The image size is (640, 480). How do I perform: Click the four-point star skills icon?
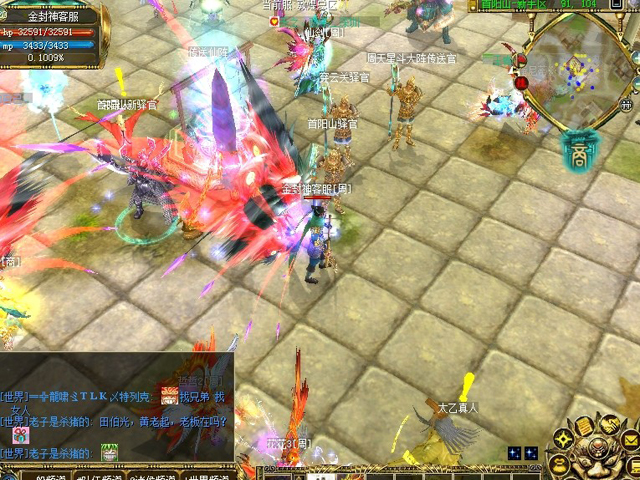click(x=564, y=440)
